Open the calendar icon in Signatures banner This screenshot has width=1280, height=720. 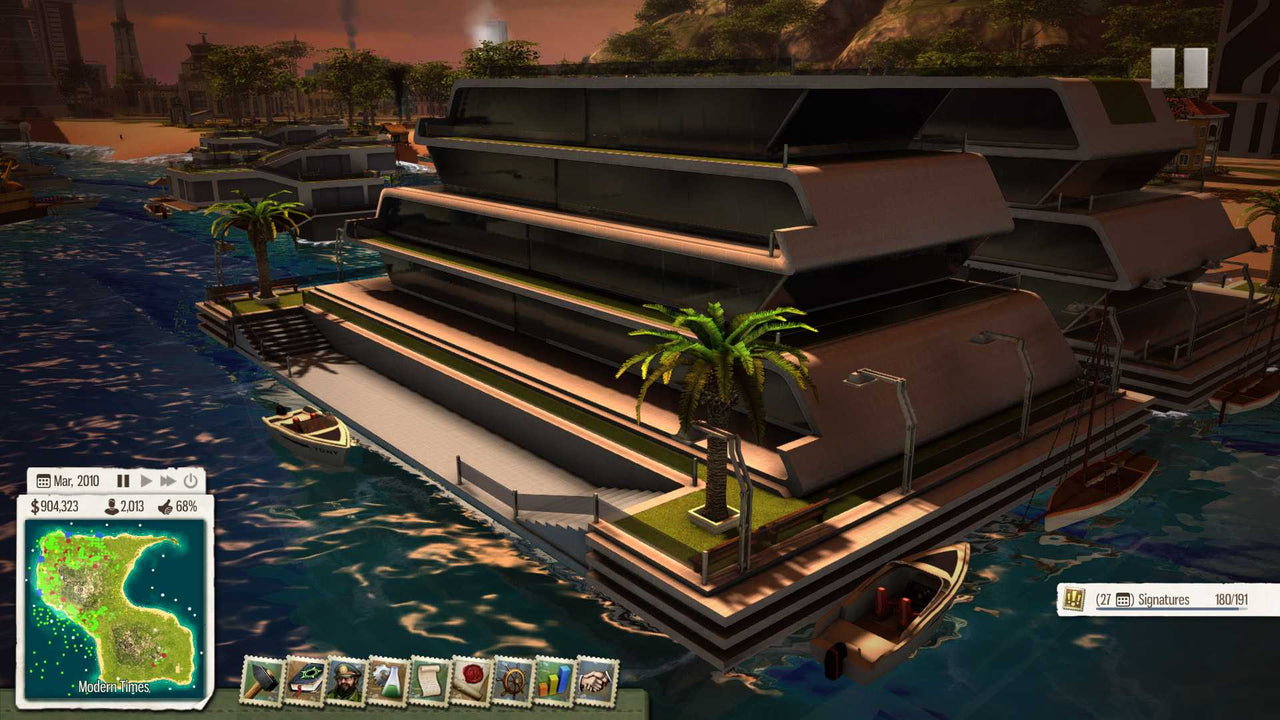pos(1123,598)
